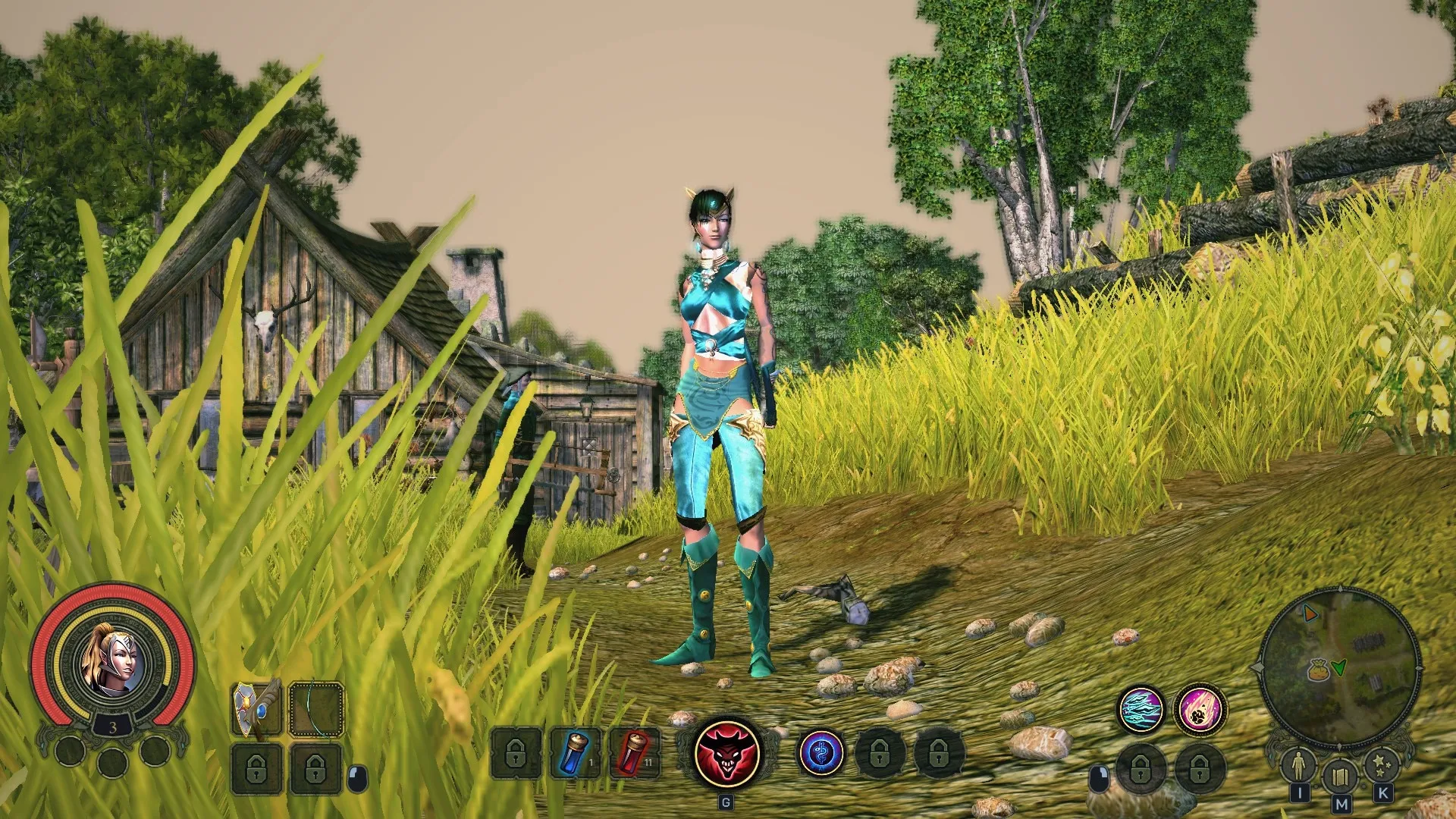Image resolution: width=1456 pixels, height=819 pixels.
Task: Activate the blue serpent staff buff
Action: (821, 754)
